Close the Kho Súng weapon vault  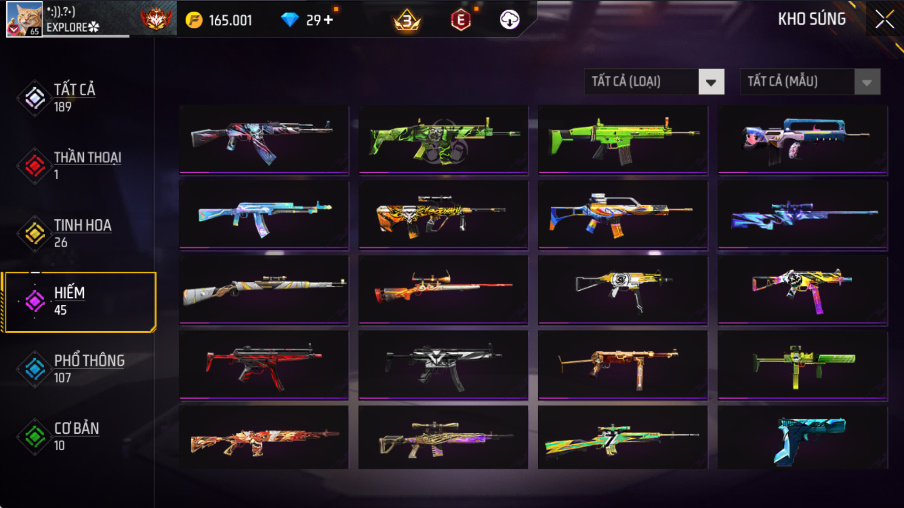(884, 19)
